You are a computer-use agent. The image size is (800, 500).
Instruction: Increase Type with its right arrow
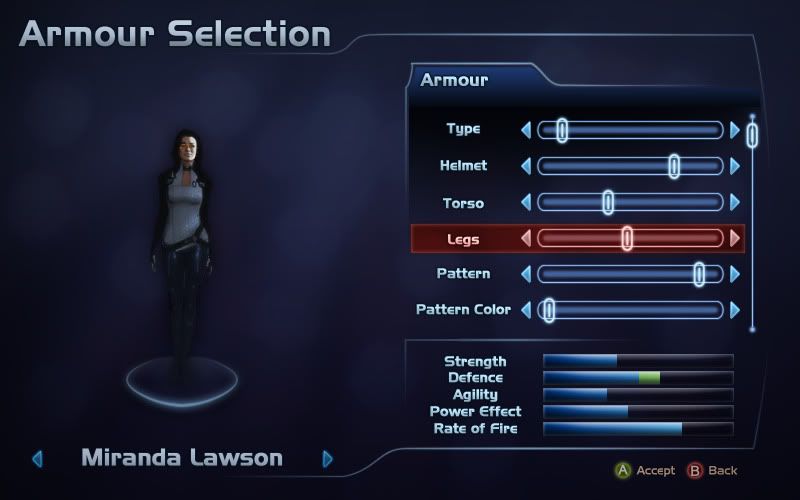(736, 130)
